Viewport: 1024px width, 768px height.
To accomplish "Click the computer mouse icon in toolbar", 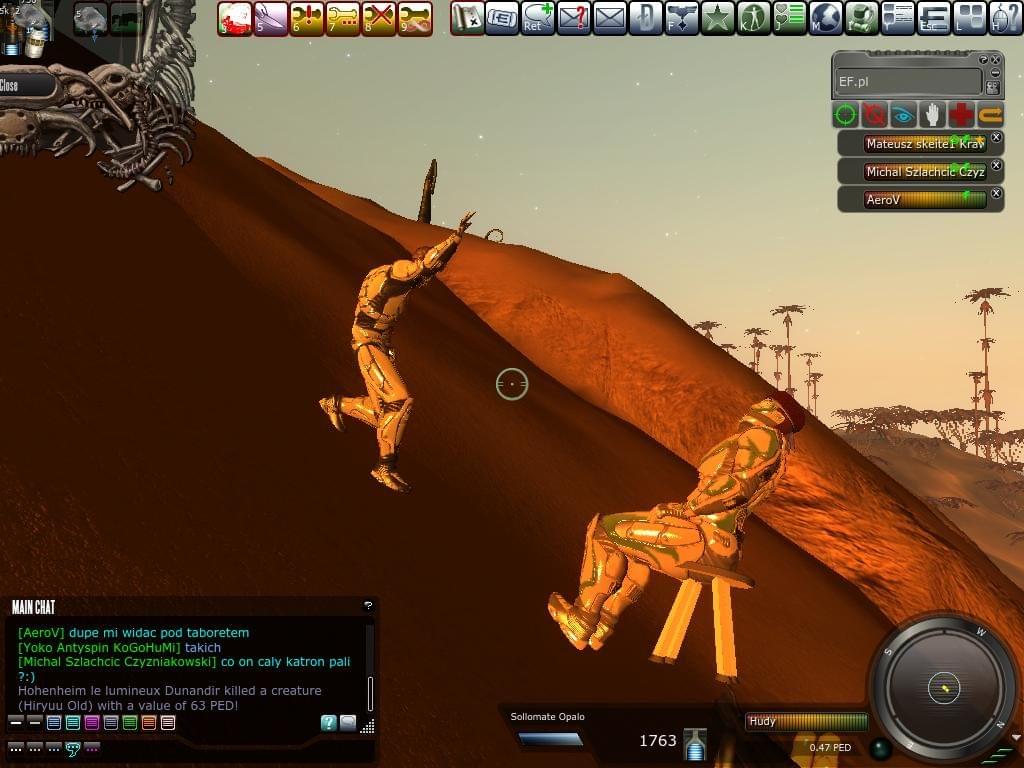I will tap(1005, 18).
